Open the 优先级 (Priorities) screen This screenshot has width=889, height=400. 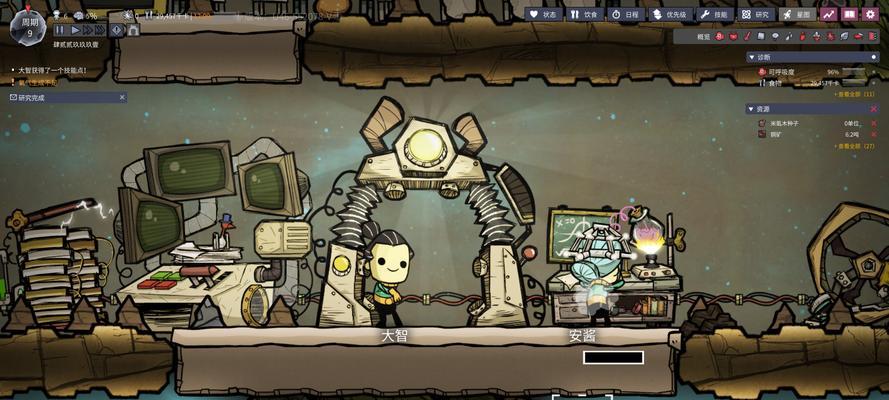(671, 15)
